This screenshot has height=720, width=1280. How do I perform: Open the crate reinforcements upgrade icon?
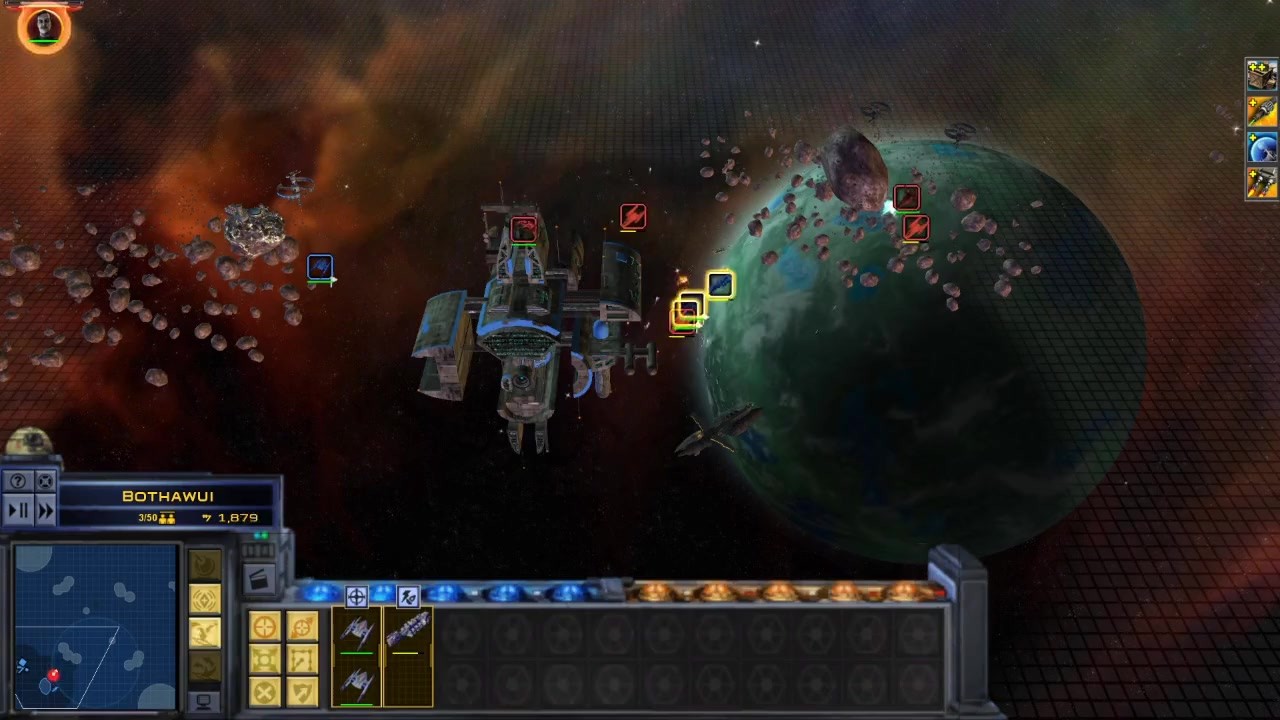[x=1262, y=75]
